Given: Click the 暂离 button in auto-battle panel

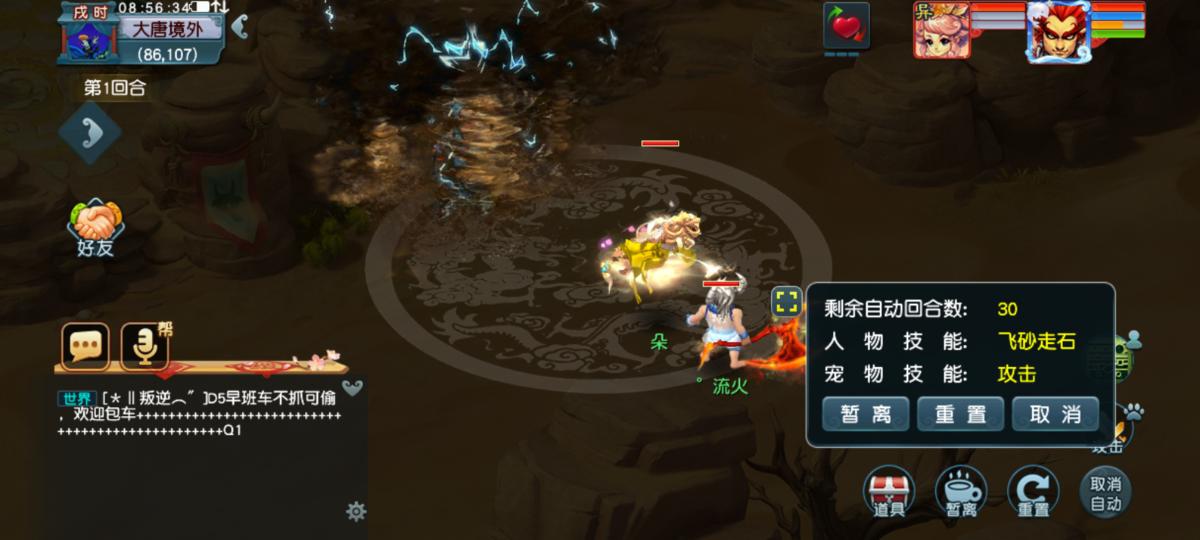Looking at the screenshot, I should (x=866, y=414).
